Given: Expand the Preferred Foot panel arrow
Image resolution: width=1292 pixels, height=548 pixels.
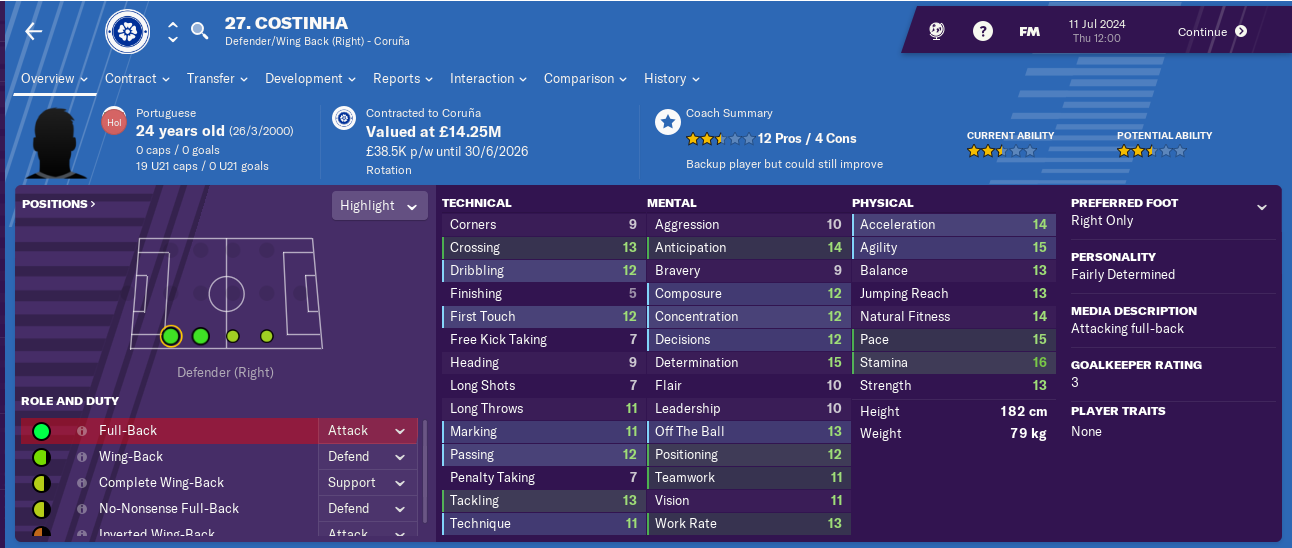Looking at the screenshot, I should (x=1262, y=207).
